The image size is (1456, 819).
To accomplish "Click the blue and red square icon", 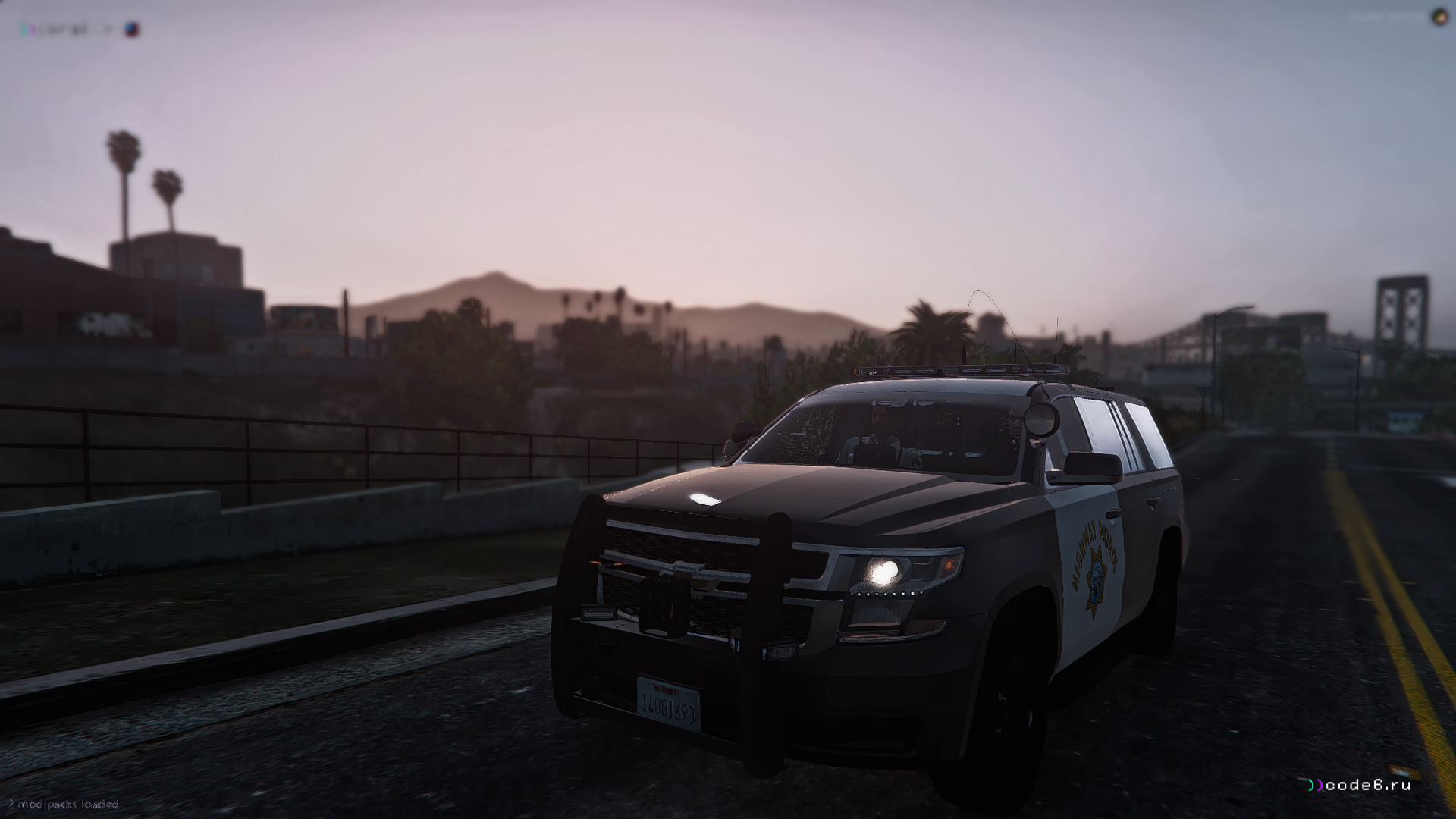I will pyautogui.click(x=133, y=30).
